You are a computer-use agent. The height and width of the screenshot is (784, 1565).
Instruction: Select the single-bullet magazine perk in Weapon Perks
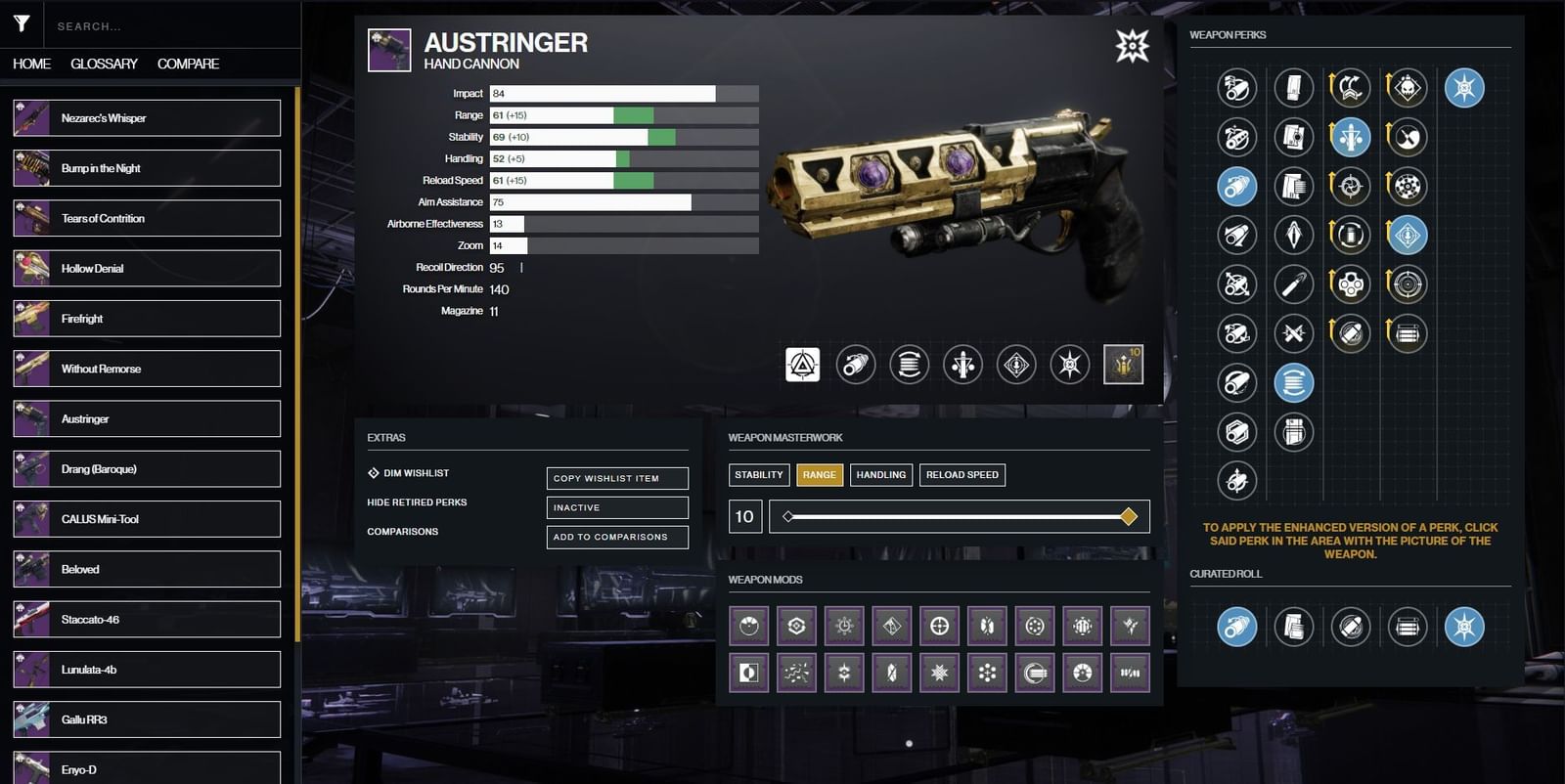click(1295, 284)
